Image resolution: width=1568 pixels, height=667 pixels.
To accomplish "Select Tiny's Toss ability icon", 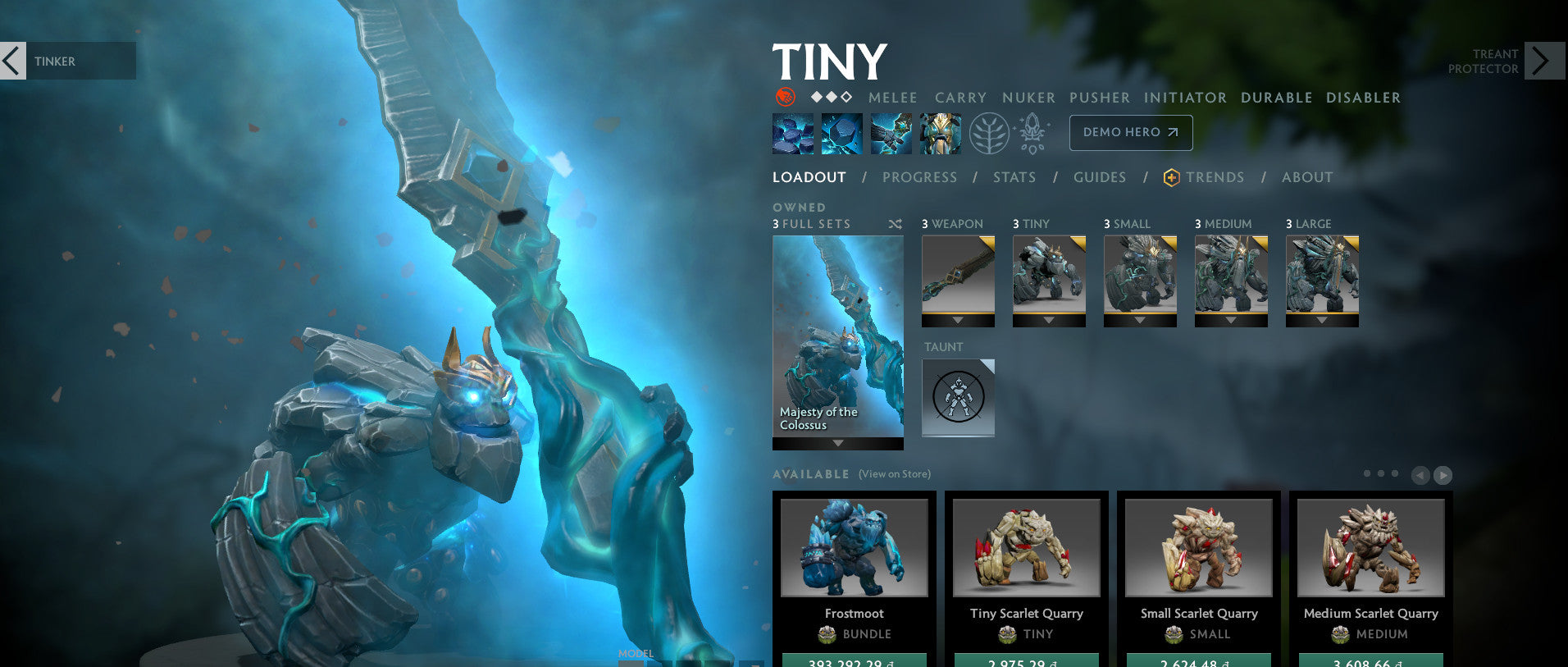I will (842, 133).
